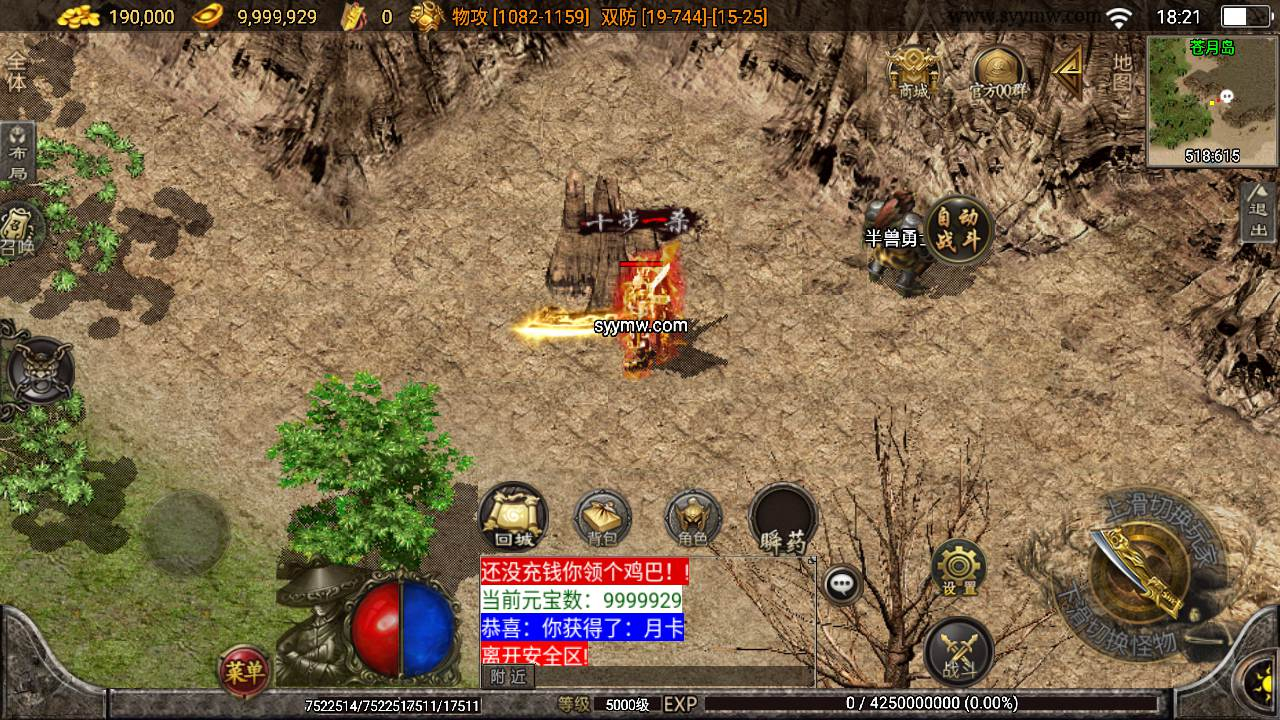Toggle 自动战斗 auto-battle
Viewport: 1280px width, 720px height.
[959, 230]
